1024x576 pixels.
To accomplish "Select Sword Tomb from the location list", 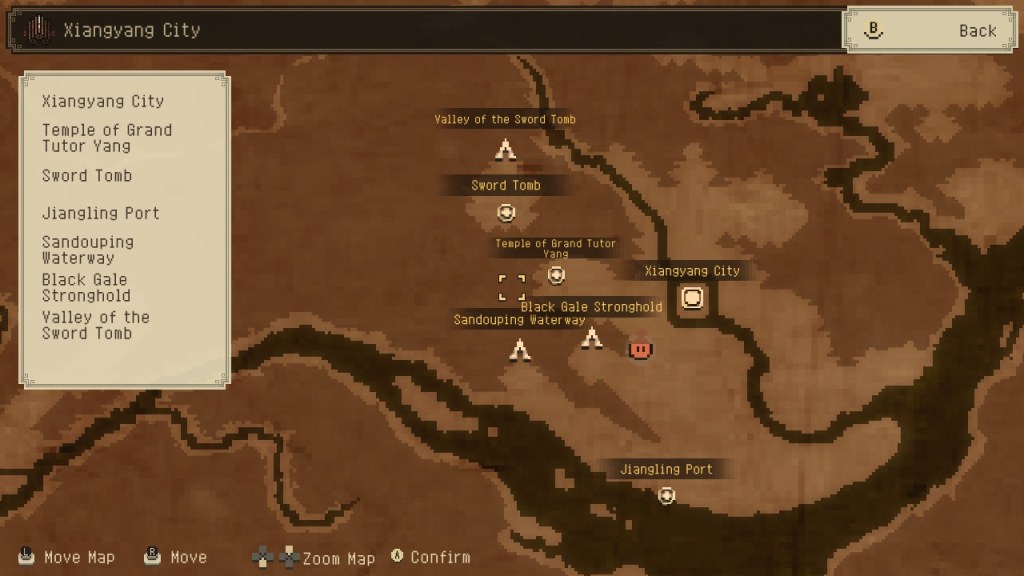I will 87,176.
